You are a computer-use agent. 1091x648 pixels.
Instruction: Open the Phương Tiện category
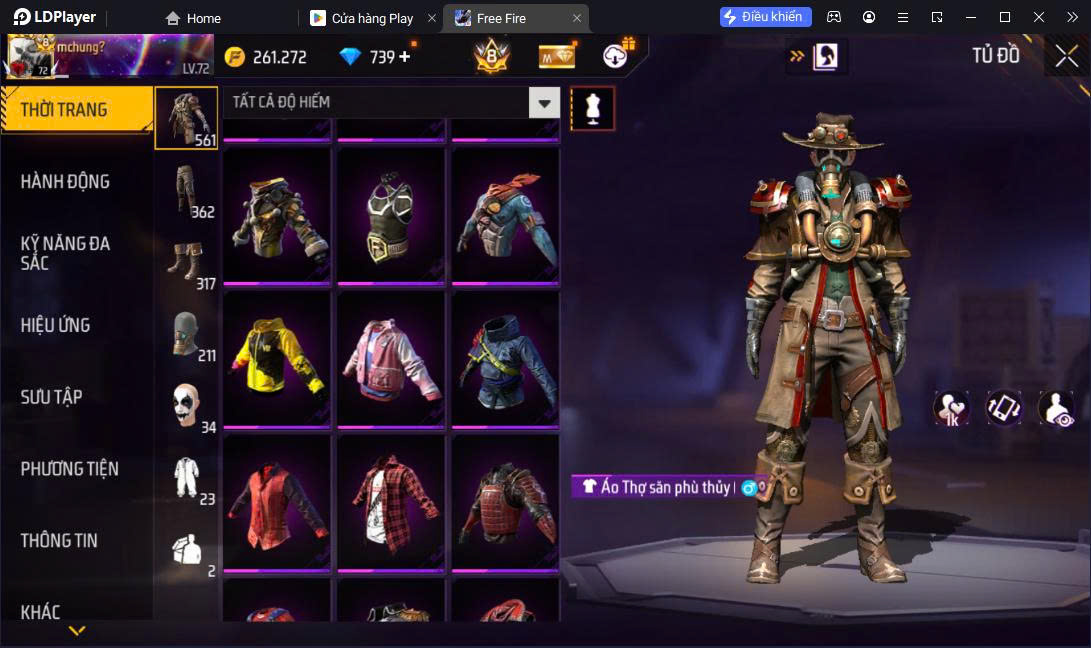tap(70, 469)
